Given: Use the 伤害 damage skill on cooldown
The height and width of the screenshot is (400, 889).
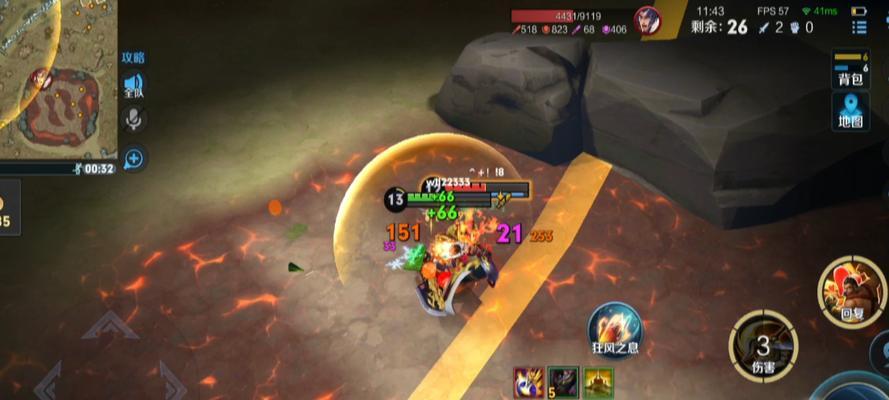Looking at the screenshot, I should click(763, 346).
